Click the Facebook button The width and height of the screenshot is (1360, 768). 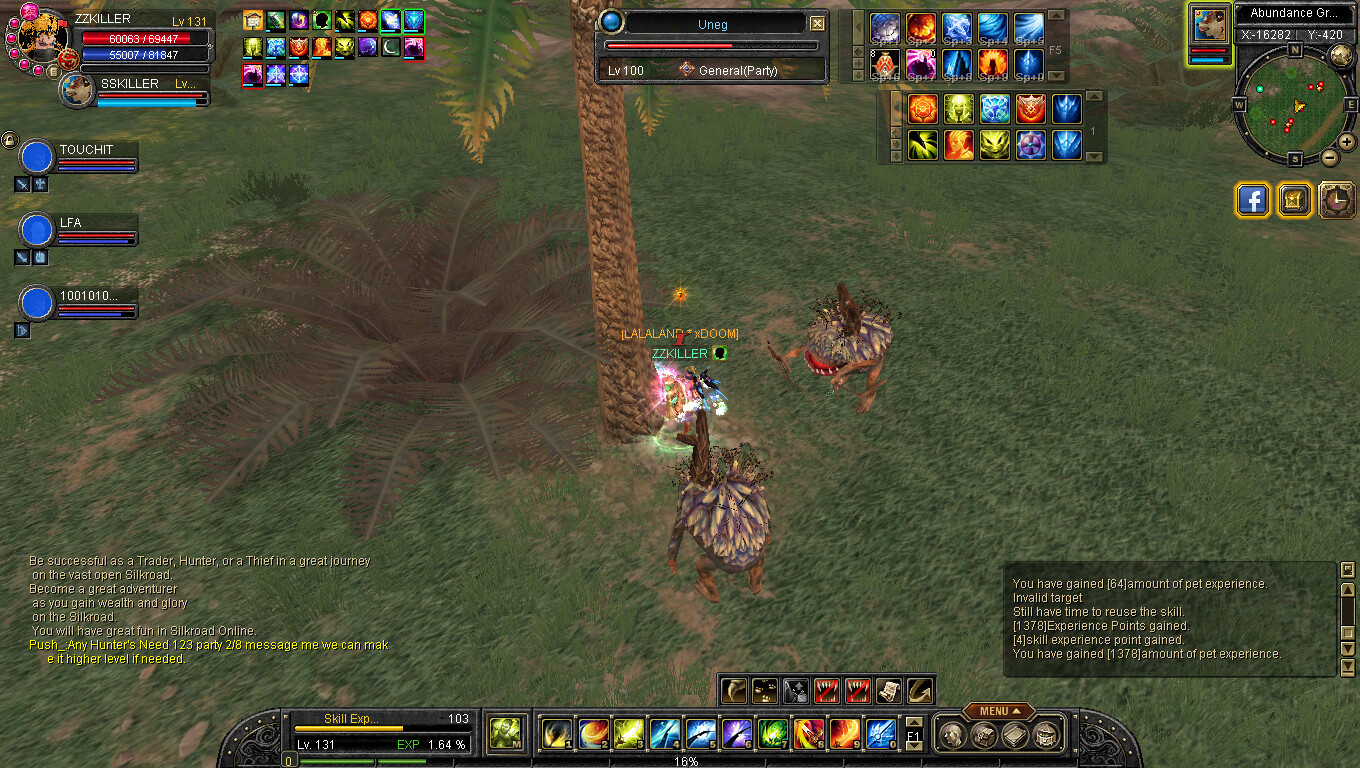tap(1252, 200)
